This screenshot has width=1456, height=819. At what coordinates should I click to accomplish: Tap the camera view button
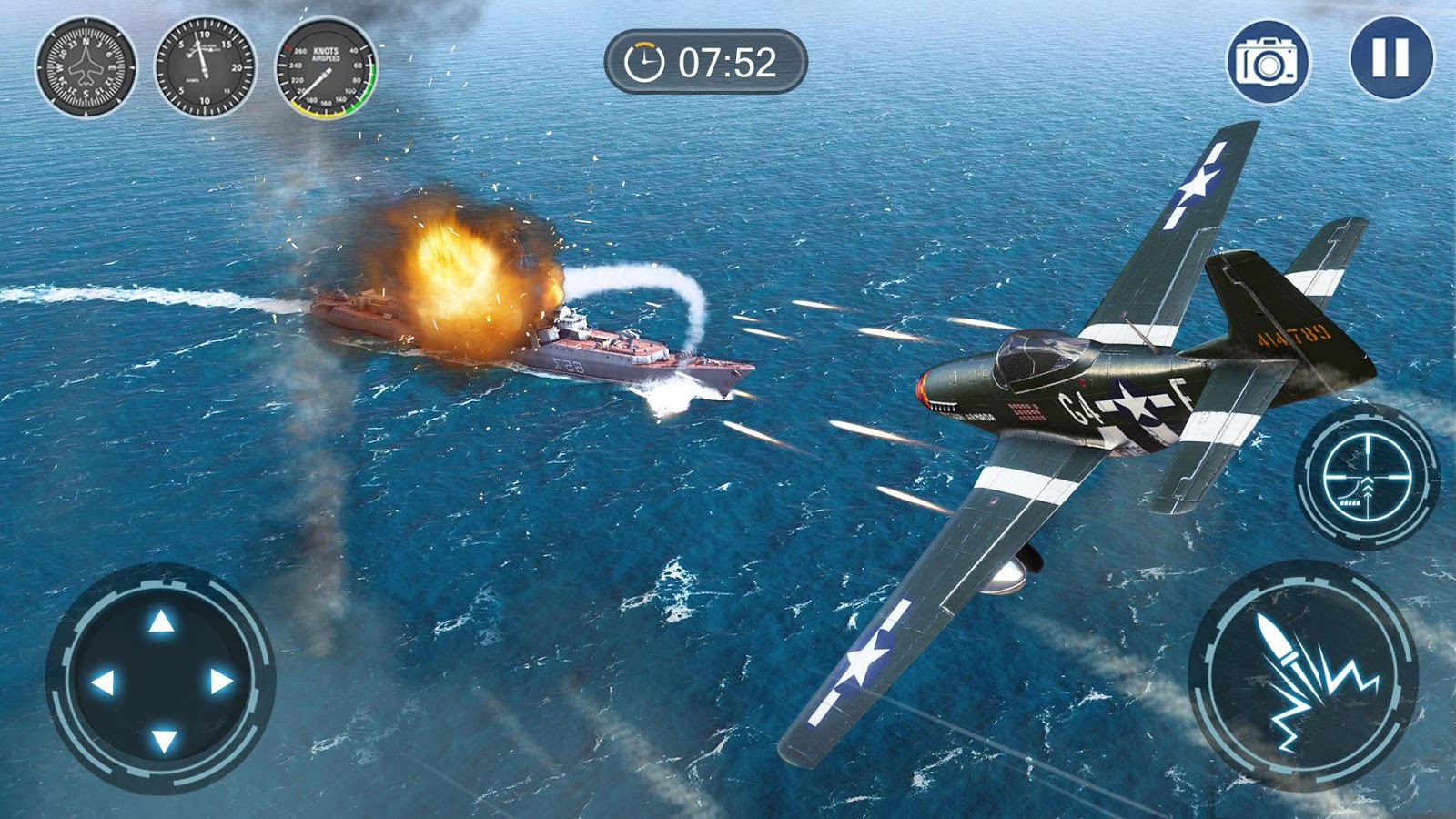point(1268,62)
